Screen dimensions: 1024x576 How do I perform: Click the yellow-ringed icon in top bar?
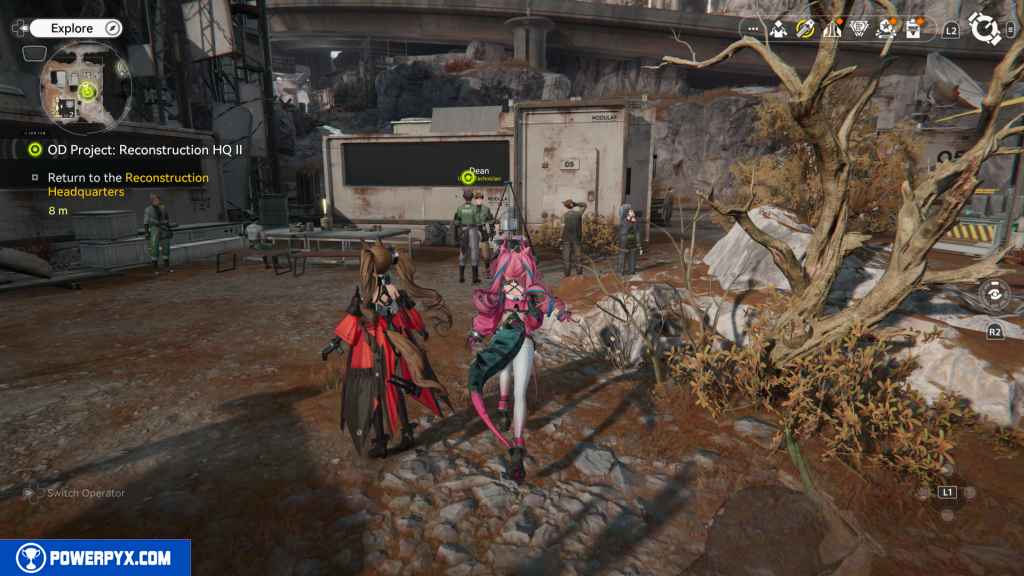(x=805, y=29)
